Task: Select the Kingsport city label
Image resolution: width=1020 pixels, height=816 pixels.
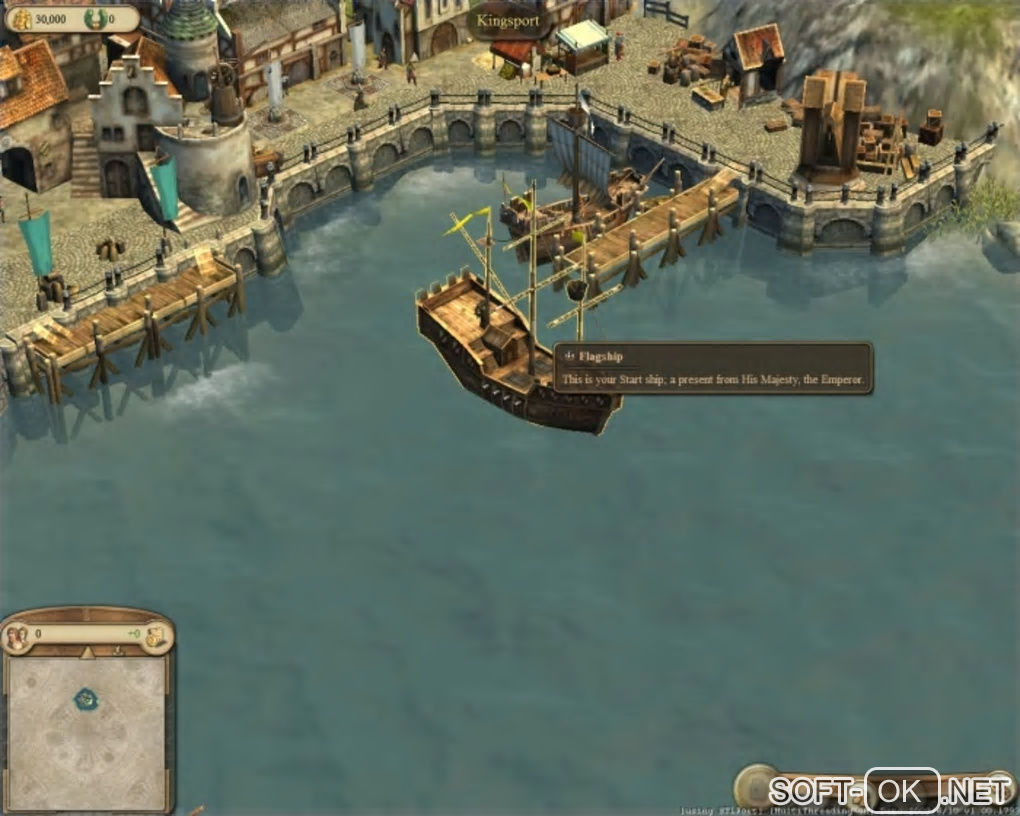Action: 508,20
